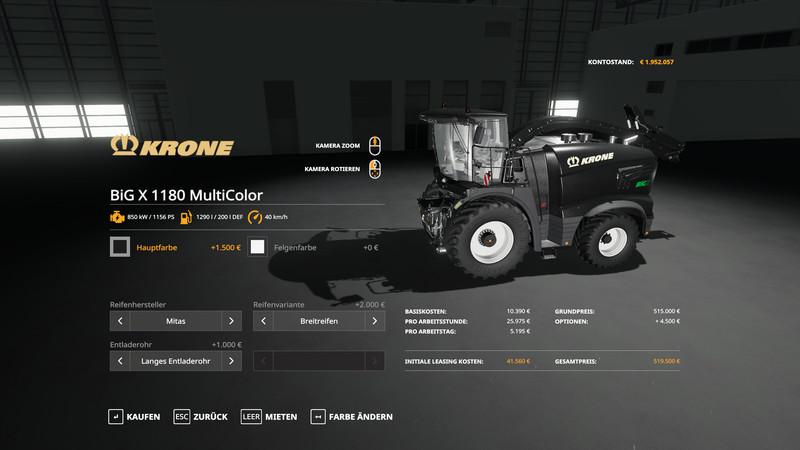Choose next Entladerohr after Langes Entladerohr
Viewport: 800px width, 450px height.
click(x=231, y=360)
